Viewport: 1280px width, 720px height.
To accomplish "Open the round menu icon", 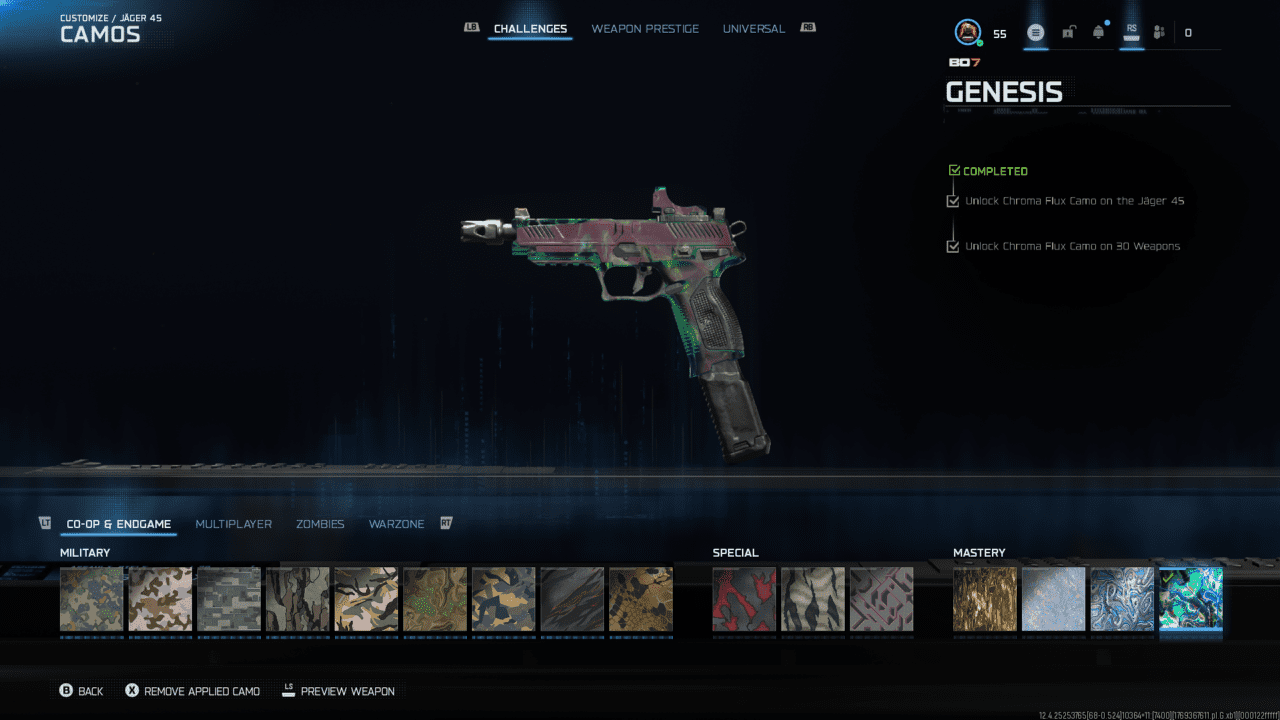I will coord(1036,33).
